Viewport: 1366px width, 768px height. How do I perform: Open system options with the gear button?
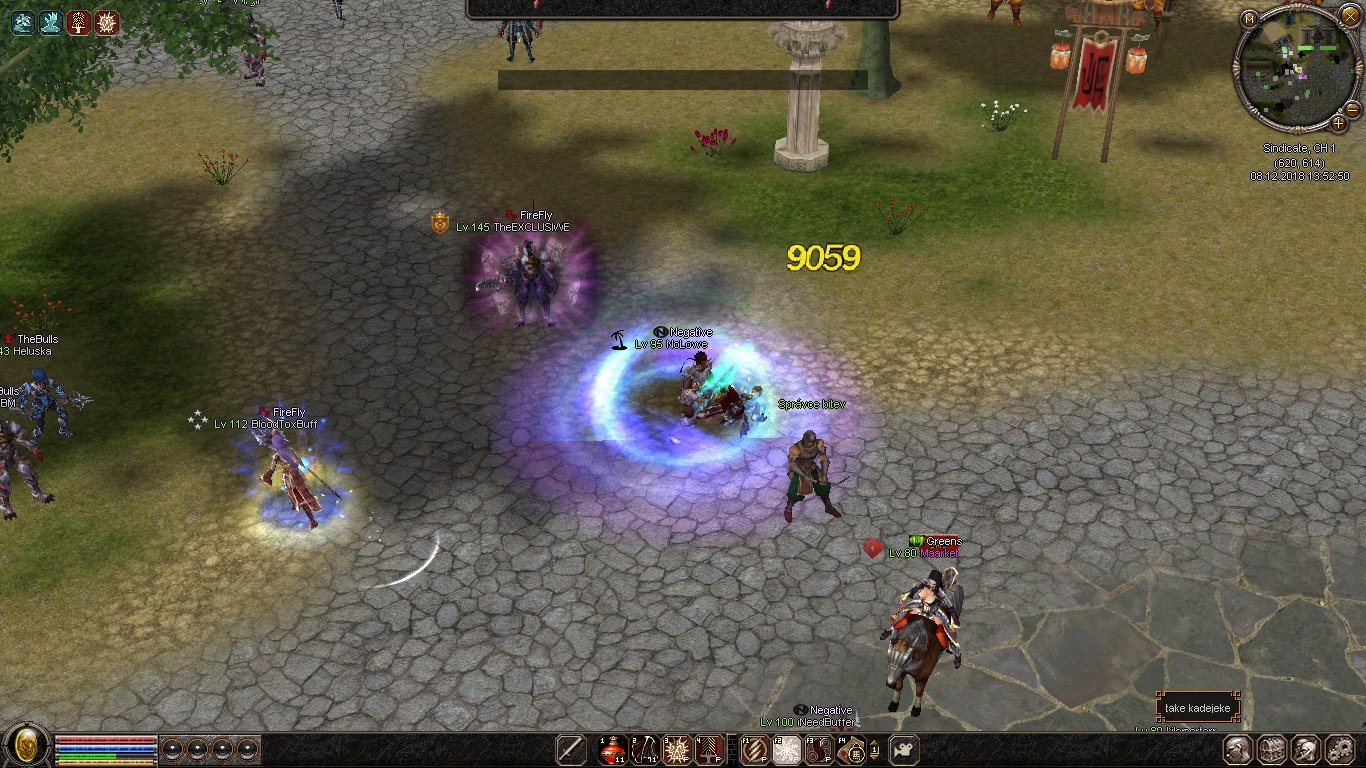point(1340,749)
